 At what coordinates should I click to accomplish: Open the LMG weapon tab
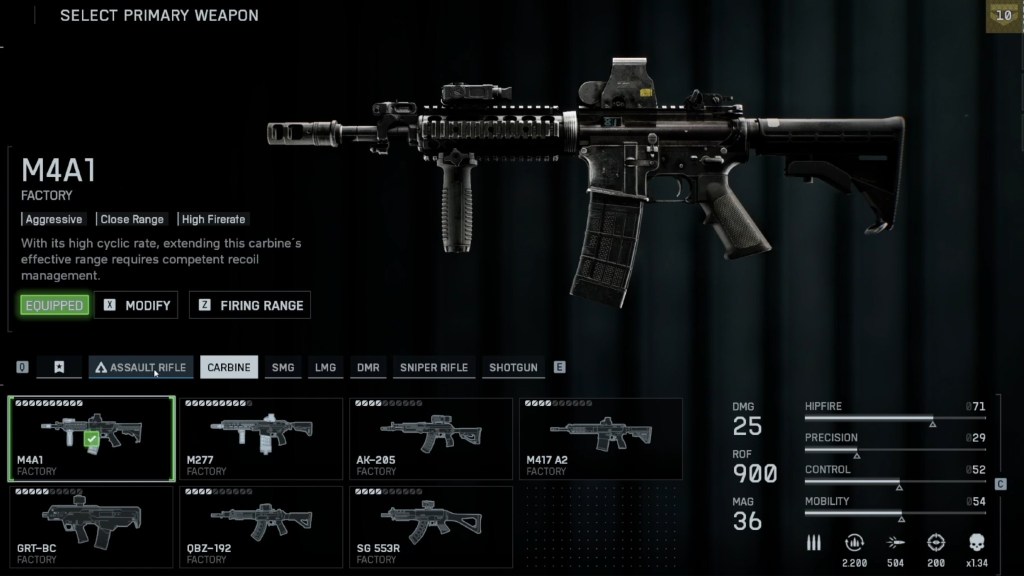[x=325, y=367]
